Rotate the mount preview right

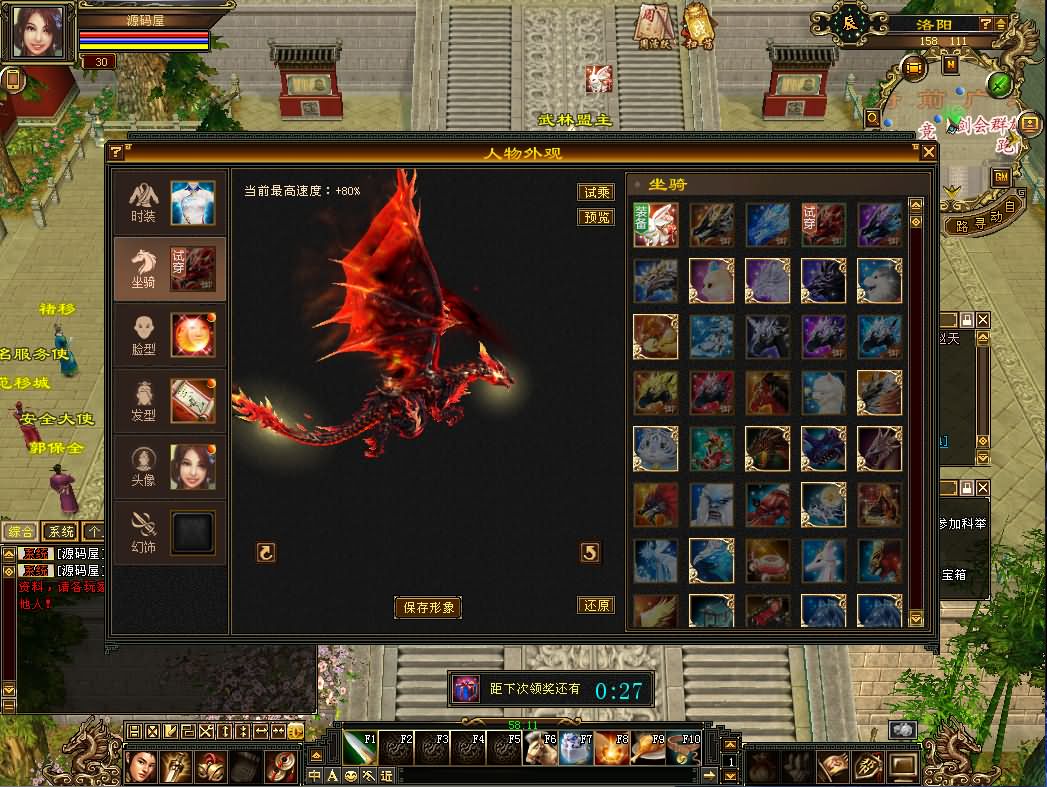590,552
